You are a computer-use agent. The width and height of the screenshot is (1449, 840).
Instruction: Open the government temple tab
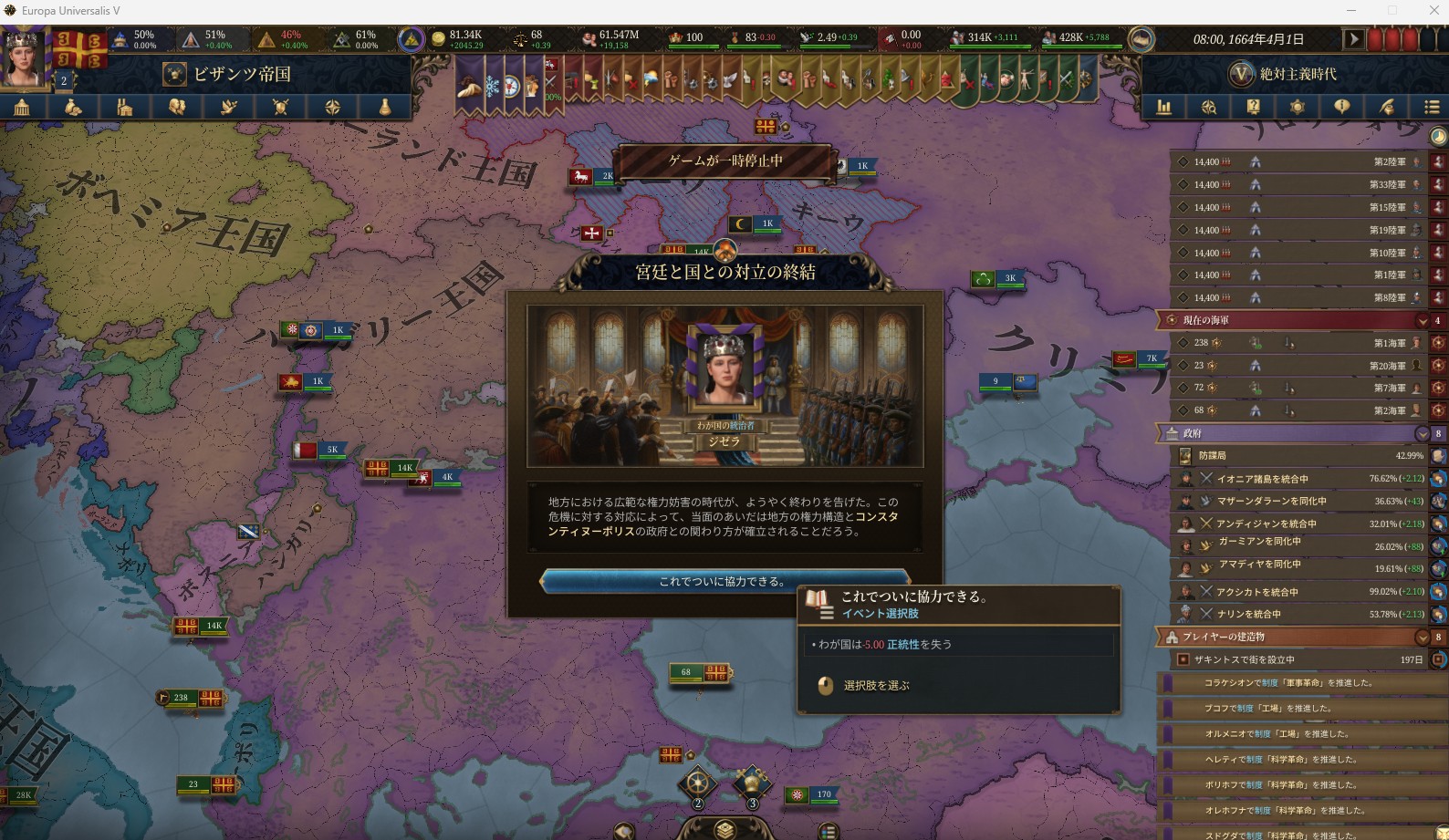22,107
